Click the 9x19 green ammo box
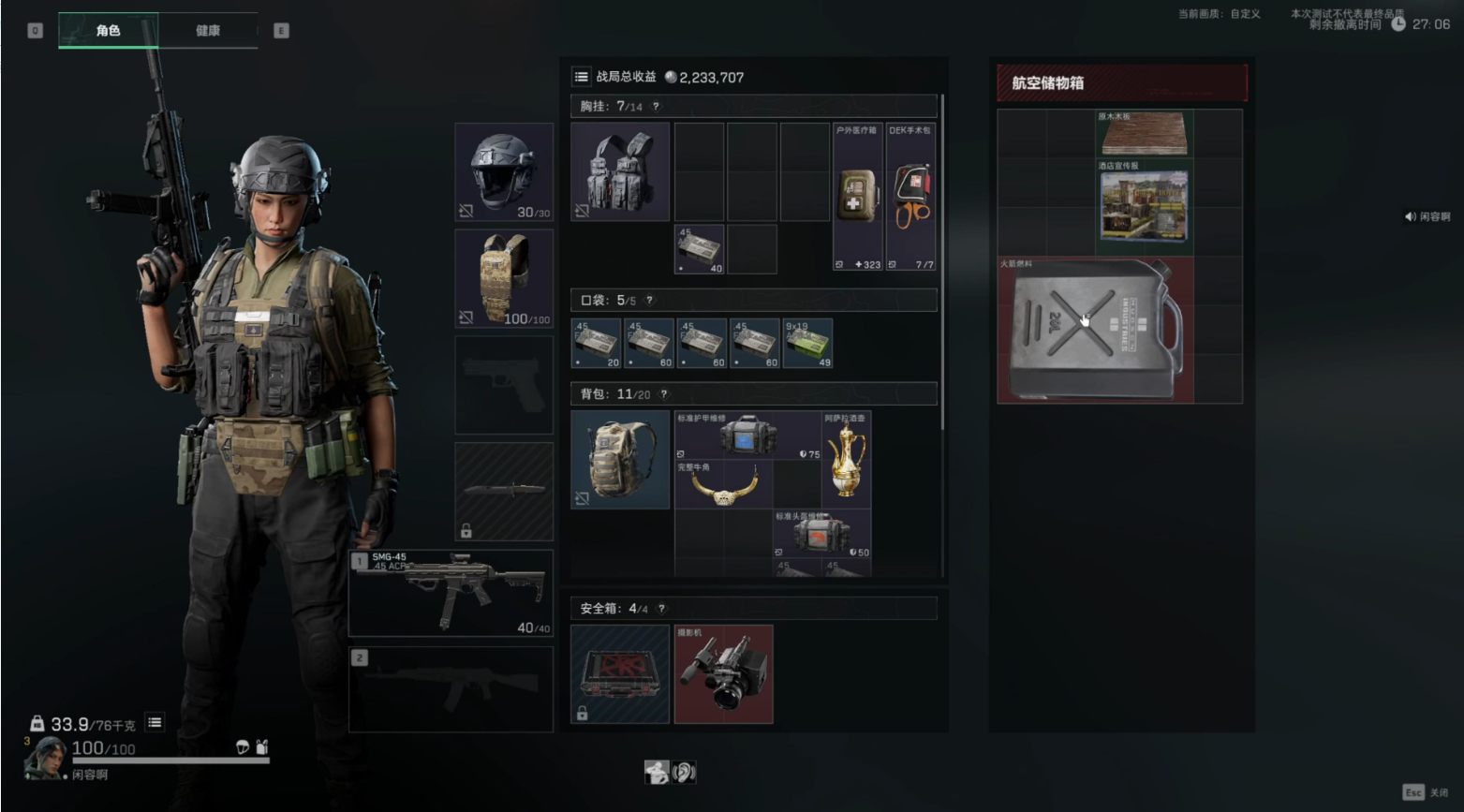The height and width of the screenshot is (812, 1464). 807,343
